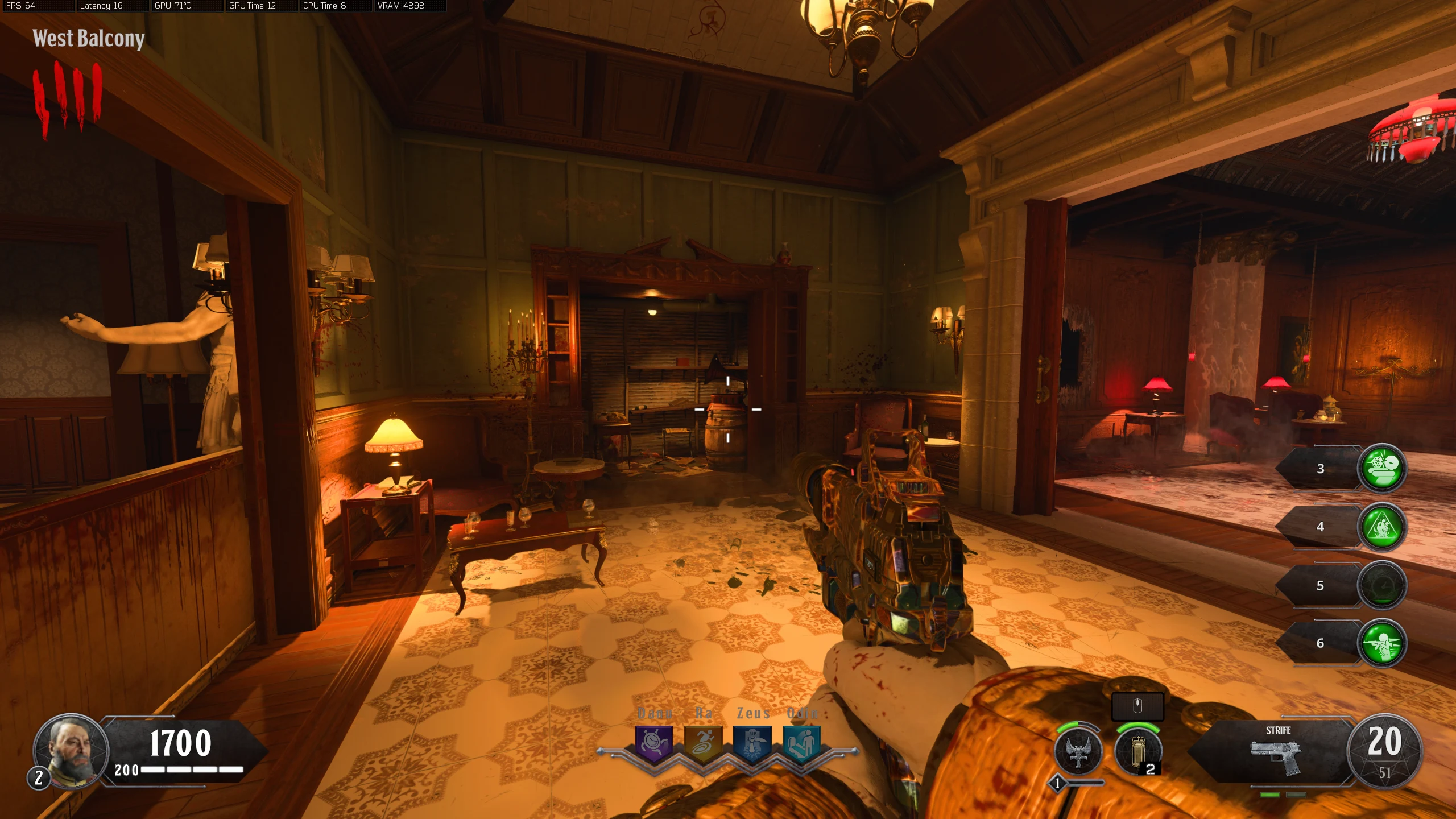1456x819 pixels.
Task: Activate the rifleman elixir in slot 6
Action: click(x=1382, y=643)
